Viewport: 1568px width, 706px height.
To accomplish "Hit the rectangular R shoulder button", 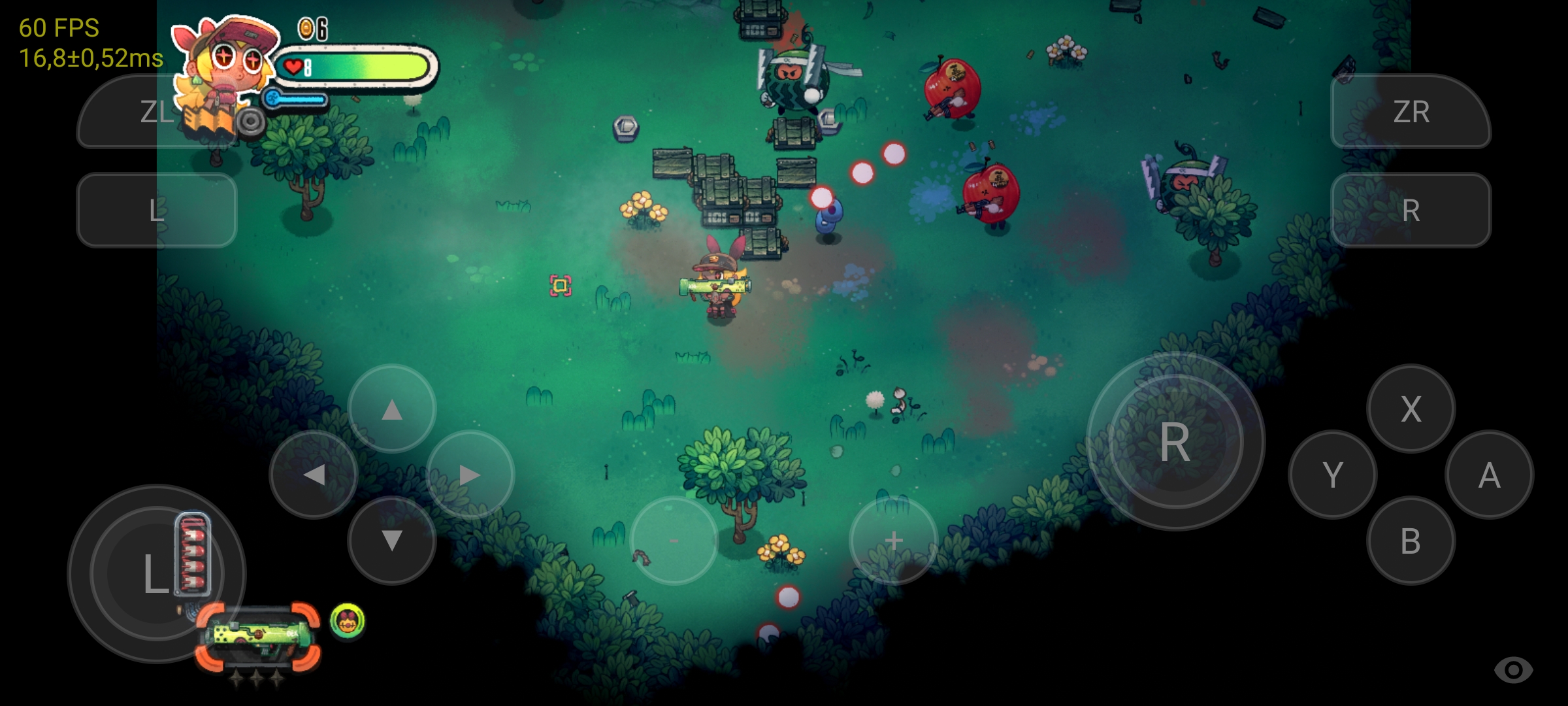I will pyautogui.click(x=1411, y=210).
